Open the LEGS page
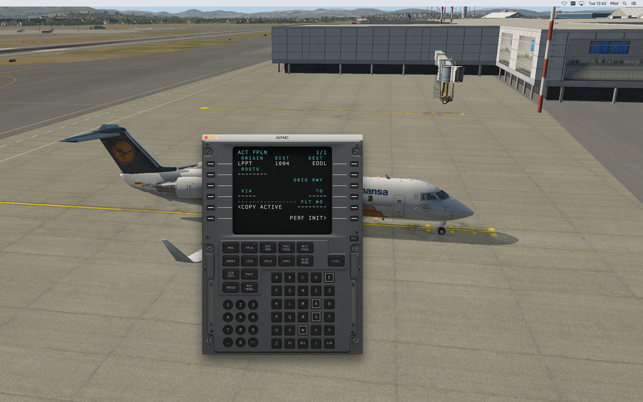Screen dimensions: 643x402 tap(250, 261)
